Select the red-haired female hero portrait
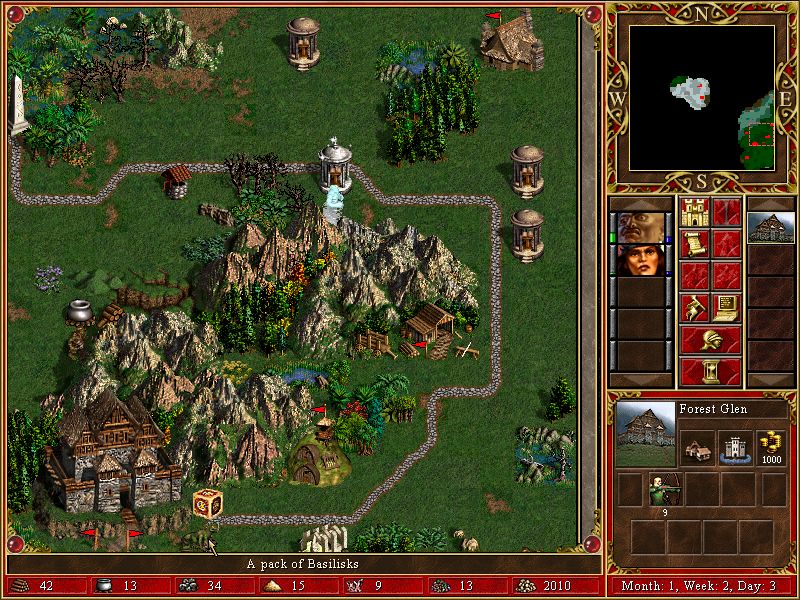 pyautogui.click(x=637, y=259)
